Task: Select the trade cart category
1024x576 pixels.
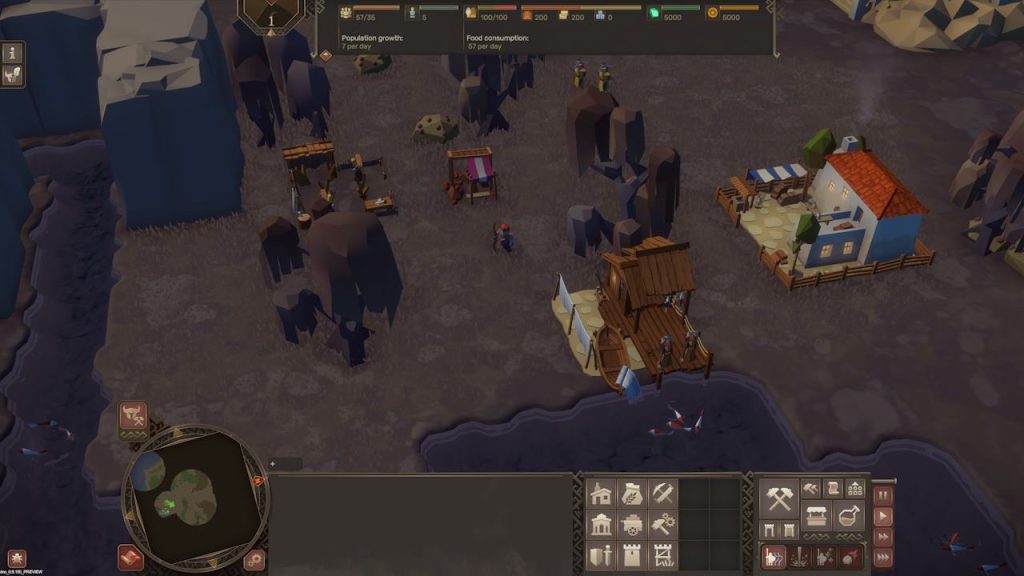Action: point(632,524)
